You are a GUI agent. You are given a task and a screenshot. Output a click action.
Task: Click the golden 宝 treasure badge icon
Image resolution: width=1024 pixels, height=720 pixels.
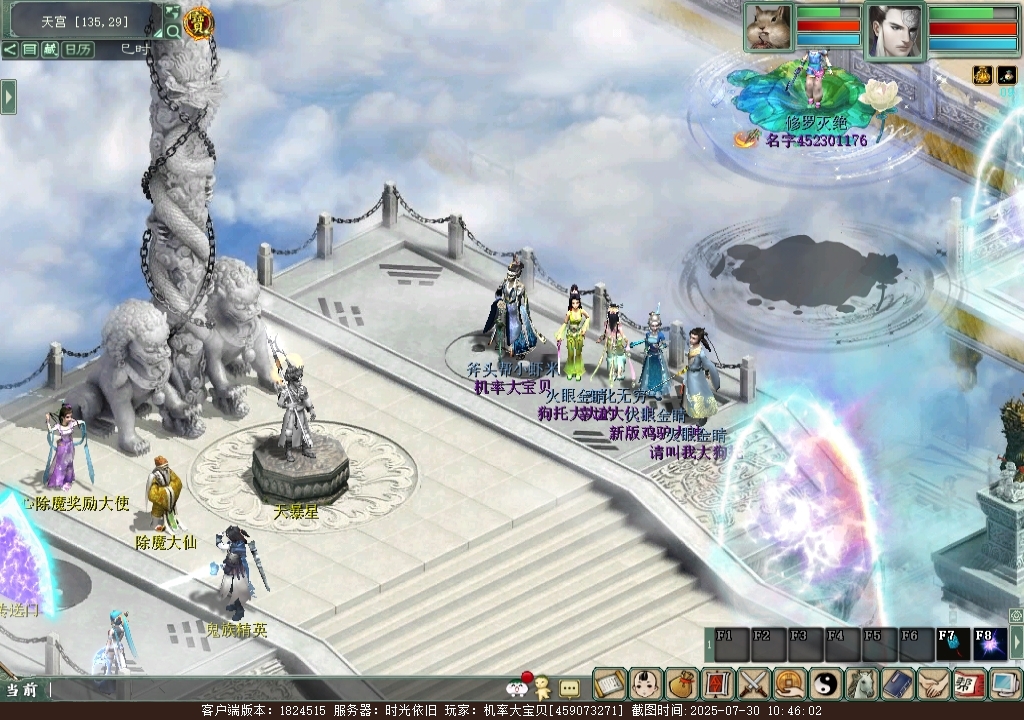tap(198, 22)
